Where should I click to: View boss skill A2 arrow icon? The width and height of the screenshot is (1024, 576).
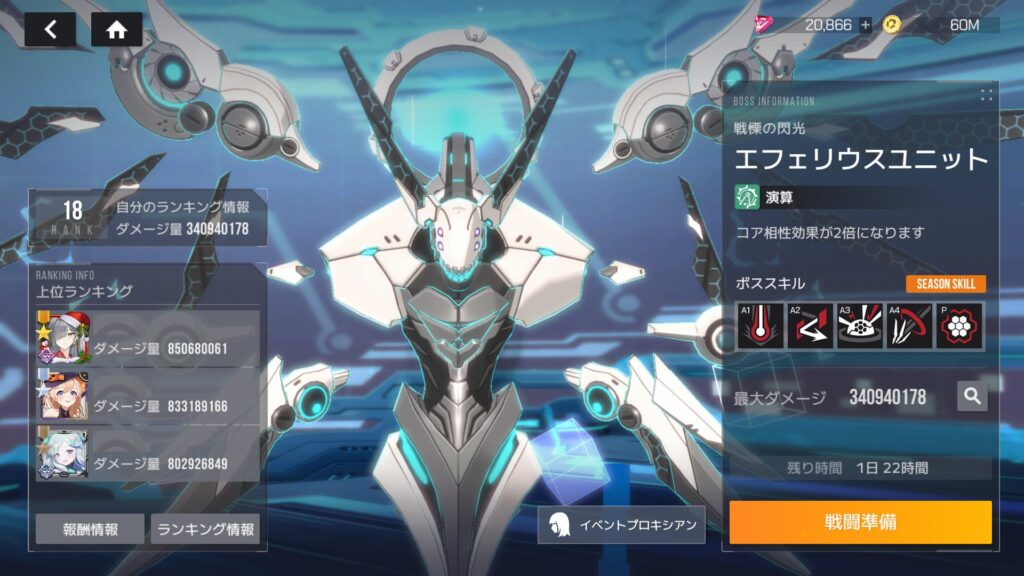[809, 326]
